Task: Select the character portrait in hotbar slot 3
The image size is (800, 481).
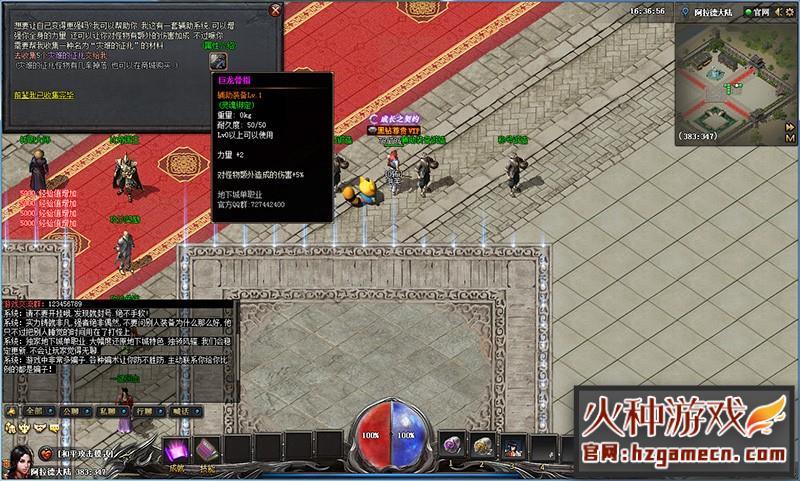Action: click(511, 446)
